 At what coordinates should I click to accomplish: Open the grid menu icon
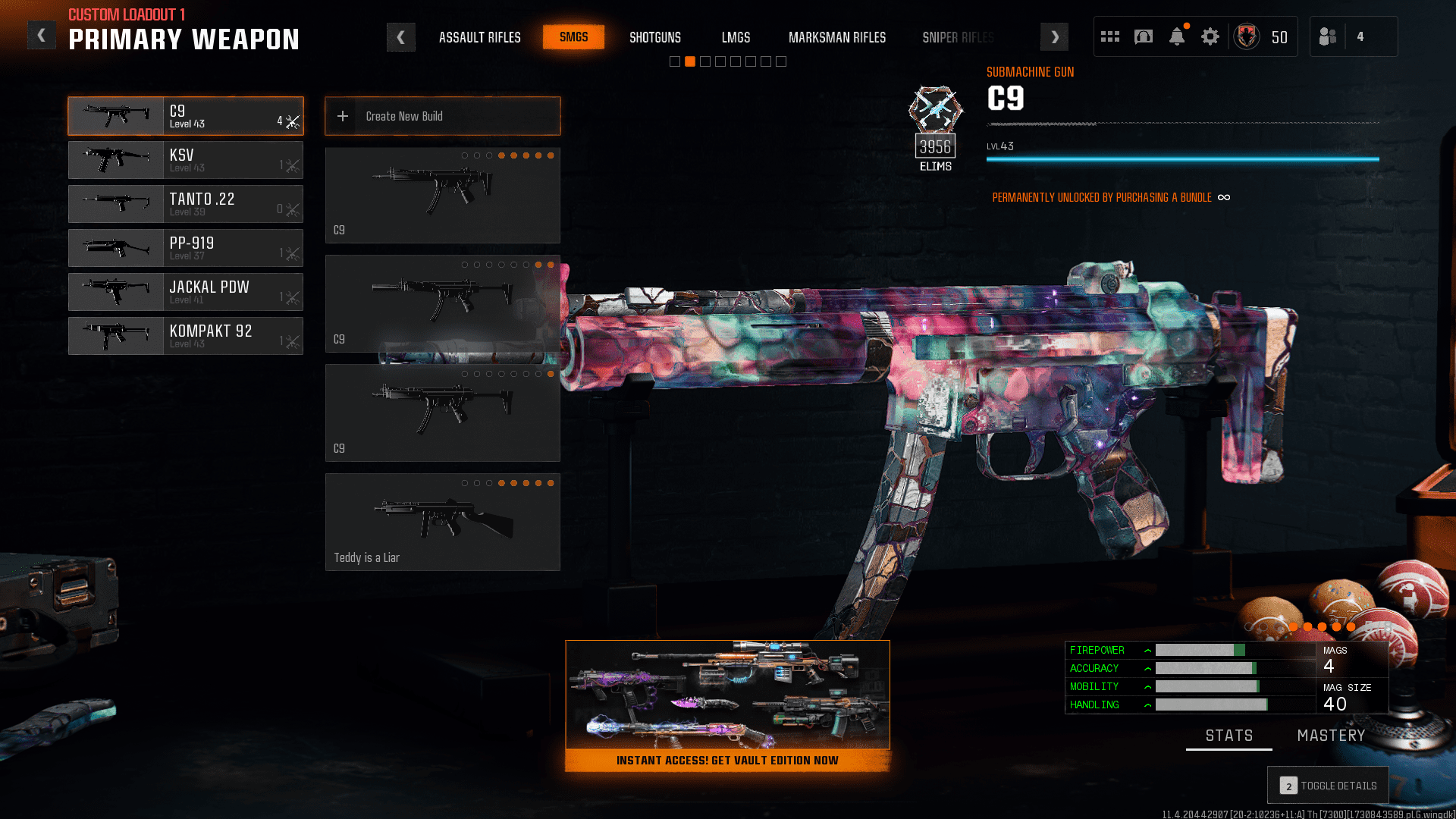(1109, 36)
